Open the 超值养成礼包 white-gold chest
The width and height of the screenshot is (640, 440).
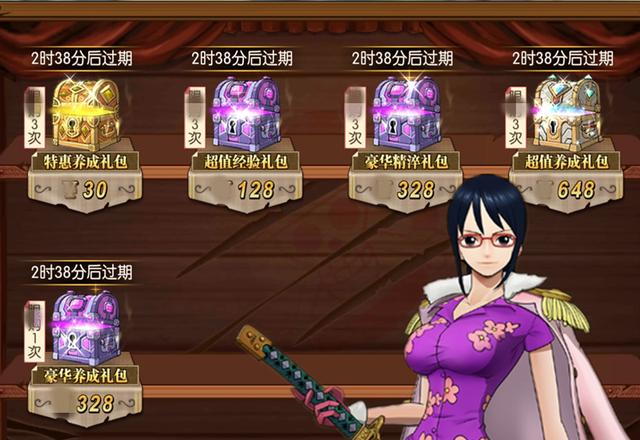point(567,110)
